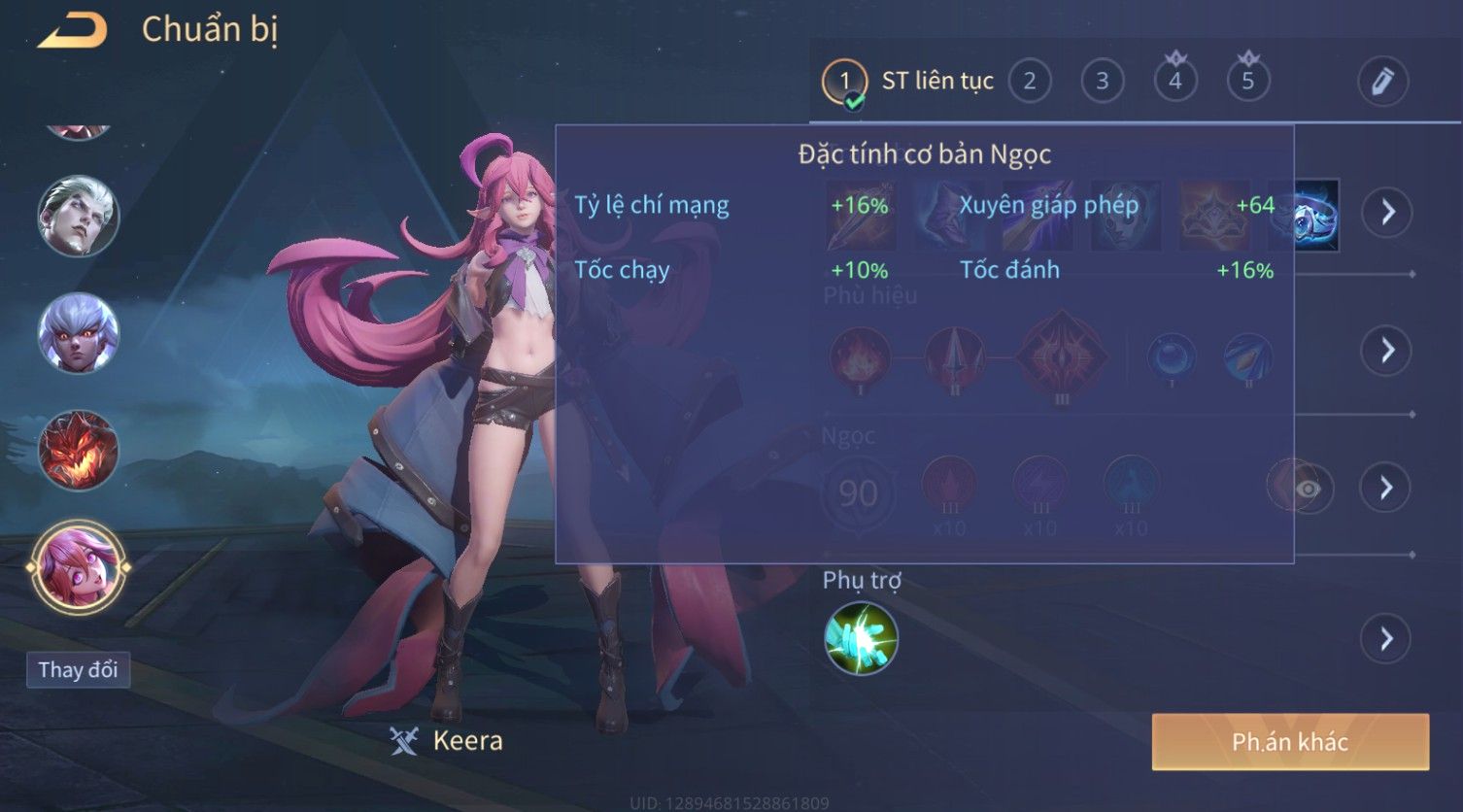
Task: Click the Thay đổi hero button
Action: [x=78, y=670]
